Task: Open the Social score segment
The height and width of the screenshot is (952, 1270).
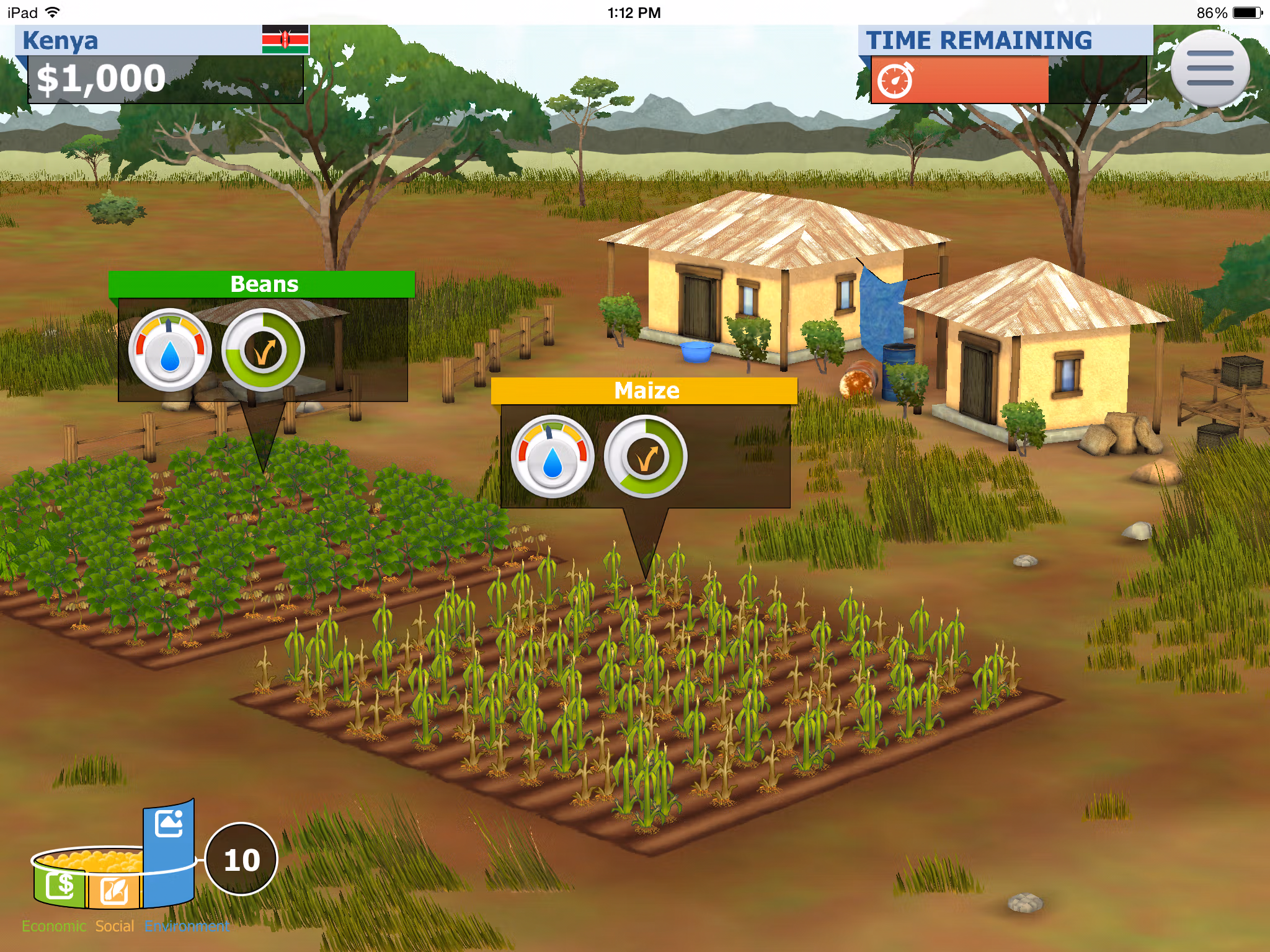Action: [x=114, y=890]
